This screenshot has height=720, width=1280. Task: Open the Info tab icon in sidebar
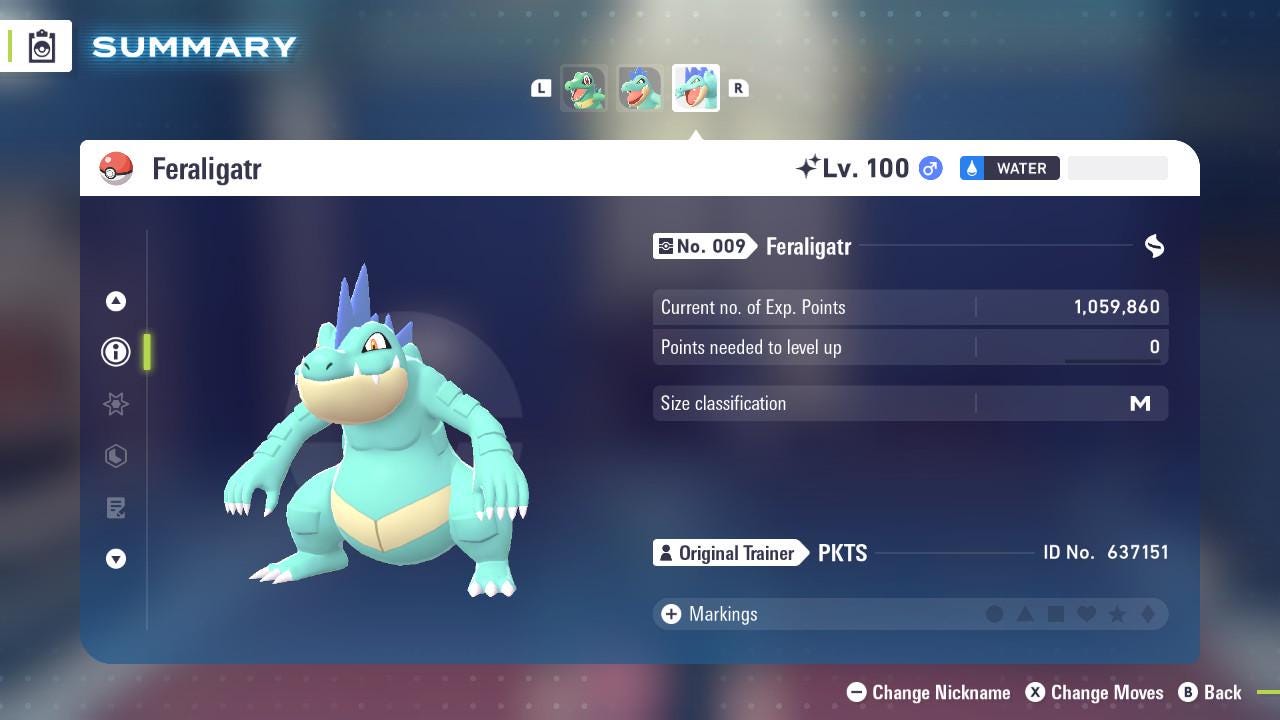pyautogui.click(x=116, y=352)
